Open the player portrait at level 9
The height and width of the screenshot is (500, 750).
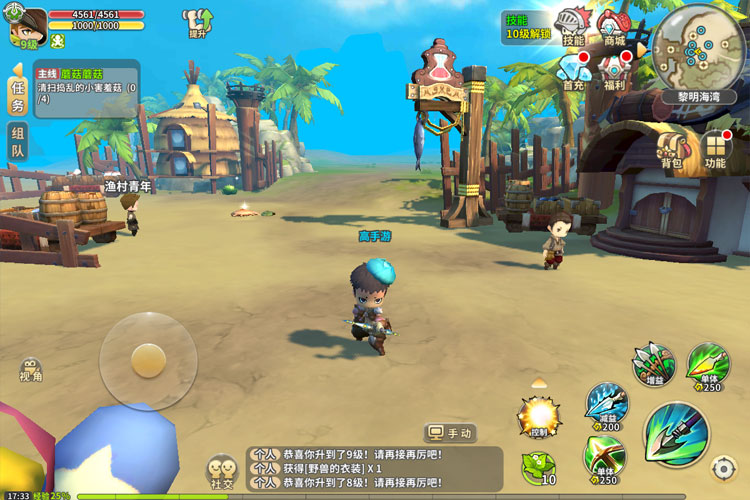point(28,25)
